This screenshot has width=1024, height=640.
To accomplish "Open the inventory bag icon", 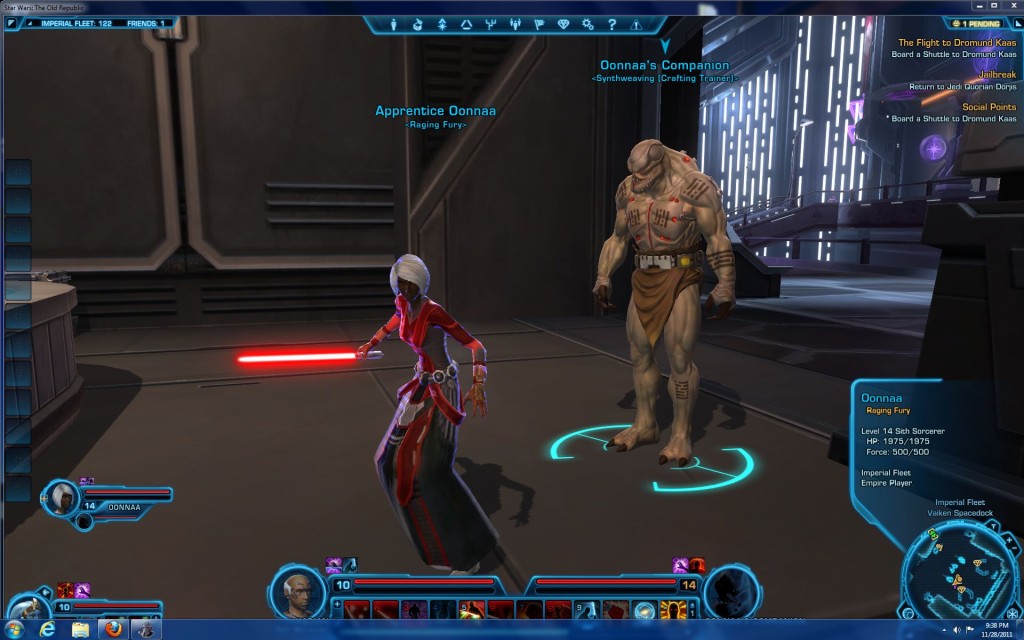I will 418,24.
